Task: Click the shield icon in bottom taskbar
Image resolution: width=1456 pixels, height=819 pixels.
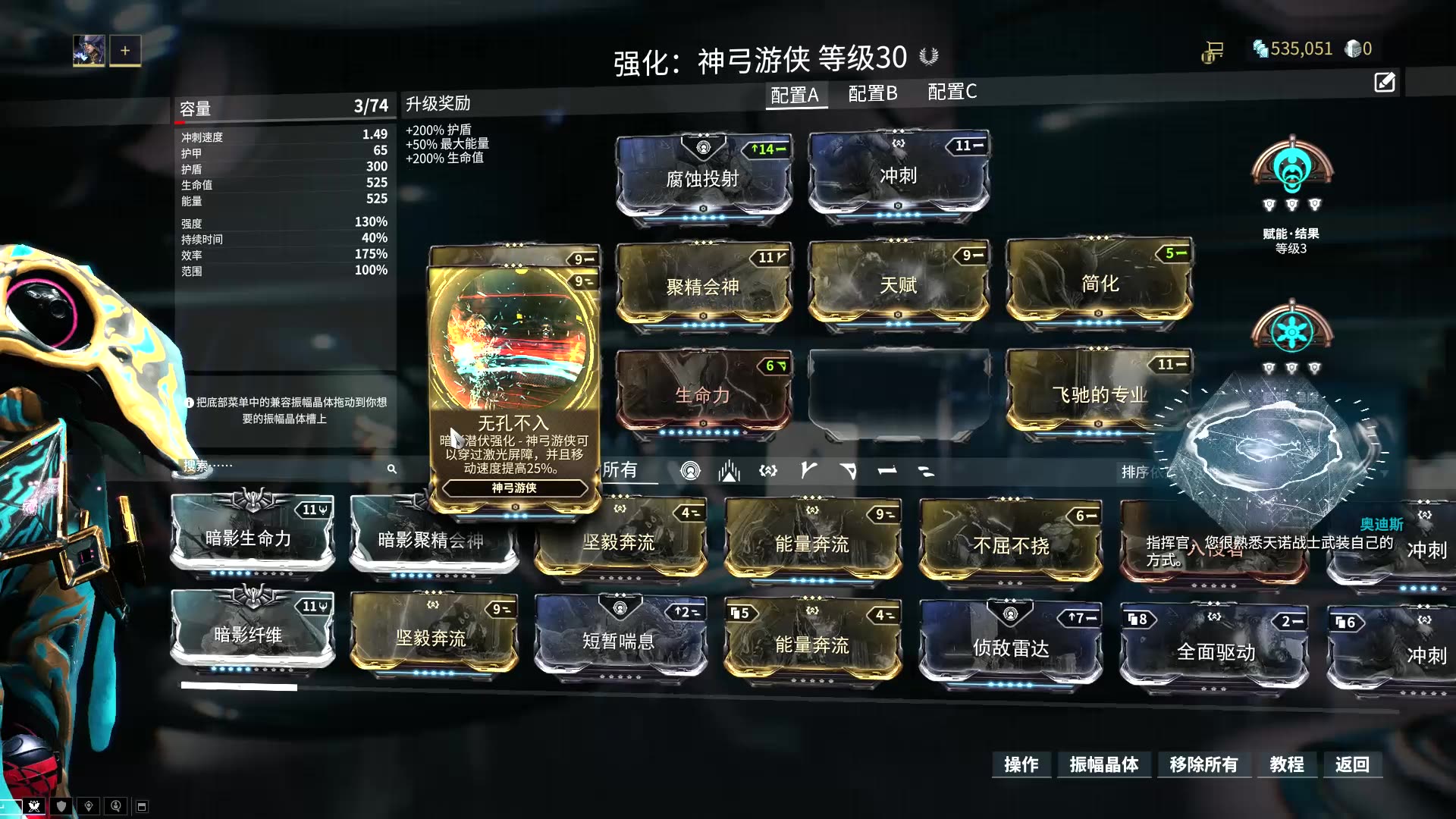Action: [x=61, y=805]
